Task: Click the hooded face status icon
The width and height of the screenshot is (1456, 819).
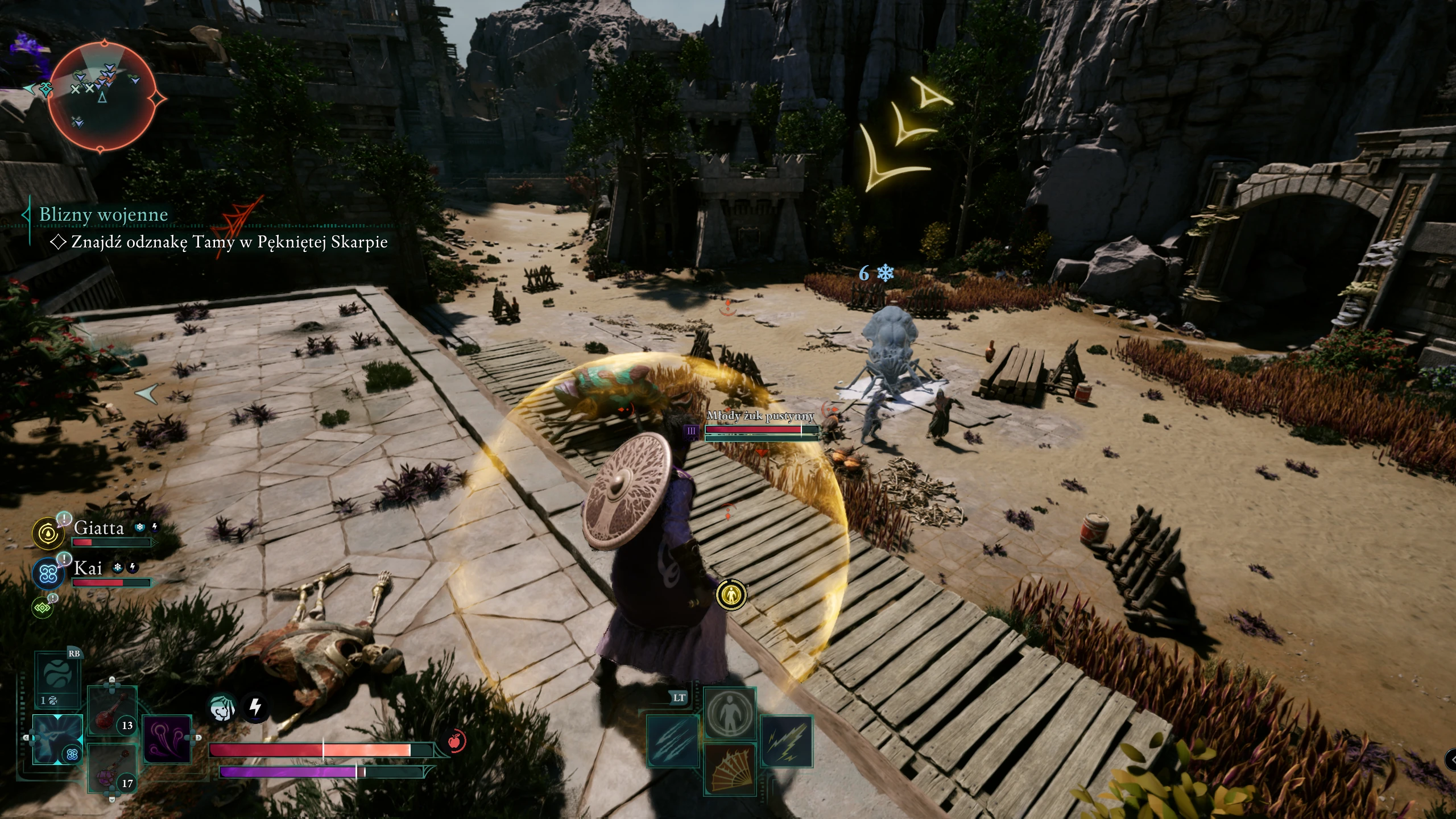Action: 222,708
